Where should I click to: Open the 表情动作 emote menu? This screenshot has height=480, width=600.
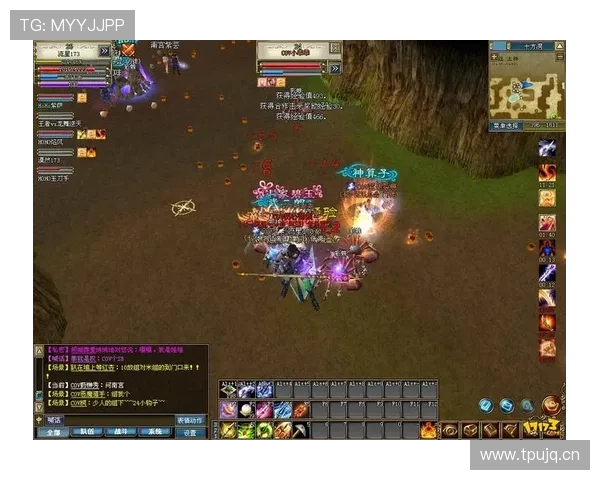(190, 420)
